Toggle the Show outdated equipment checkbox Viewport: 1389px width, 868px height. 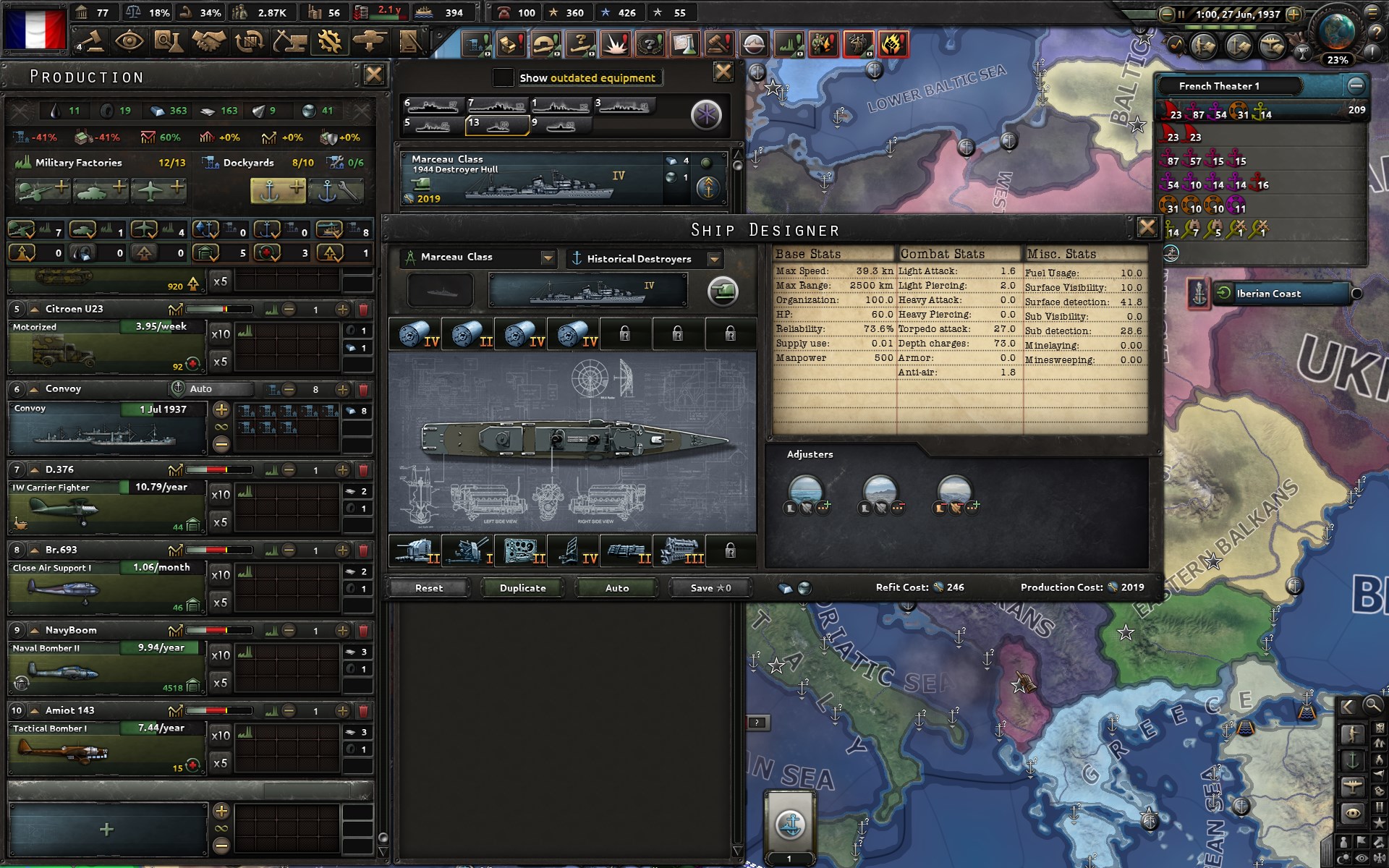pos(503,77)
